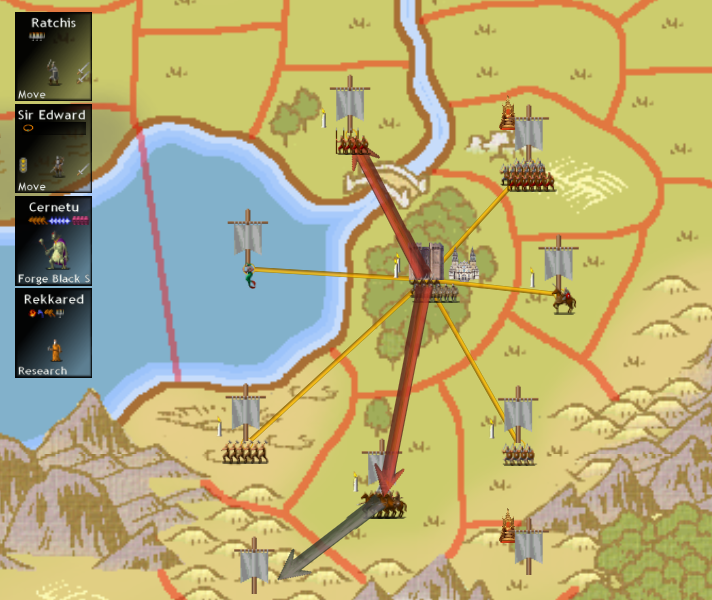
Task: Select the researching commander Rekkared
Action: pos(54,333)
